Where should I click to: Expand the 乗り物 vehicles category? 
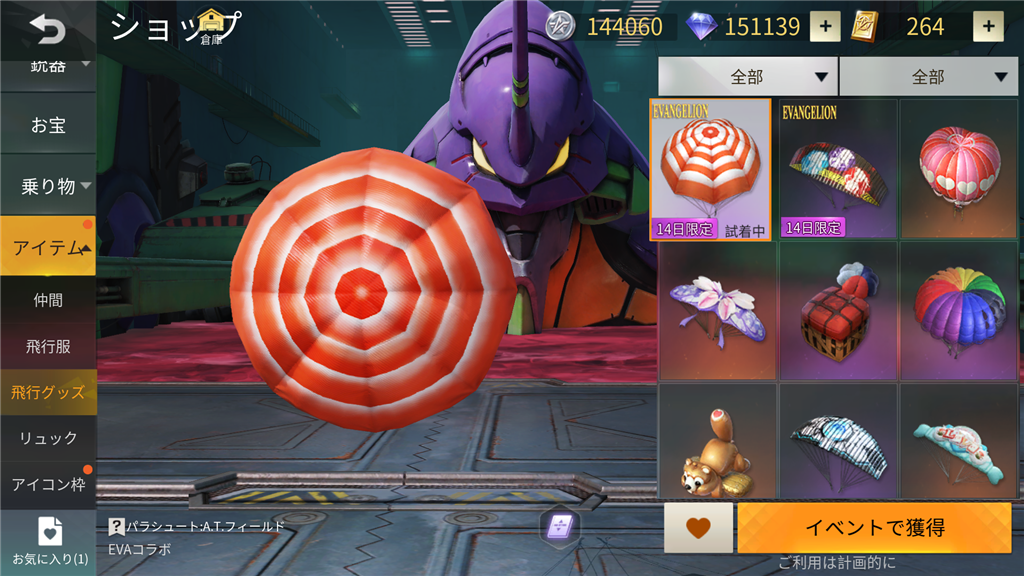[x=48, y=186]
